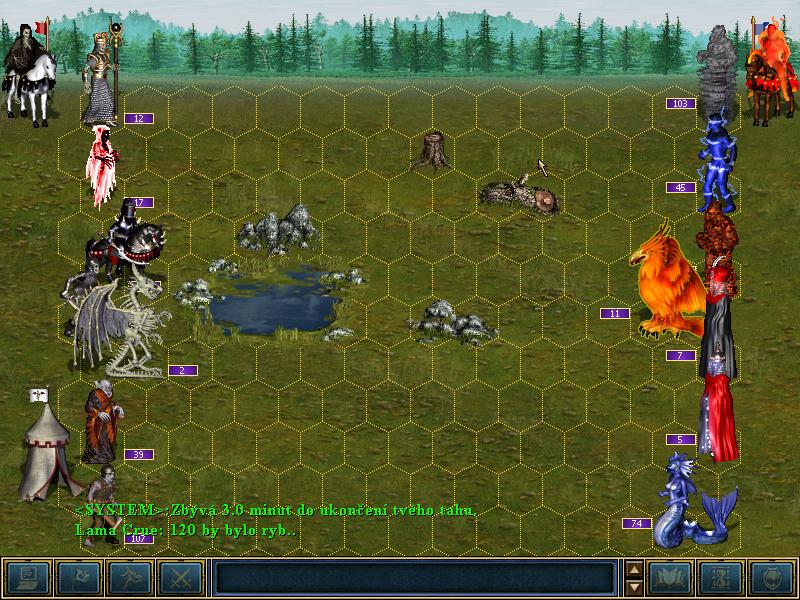Defend with the shield button
Screen dimensions: 800x600
point(772,577)
